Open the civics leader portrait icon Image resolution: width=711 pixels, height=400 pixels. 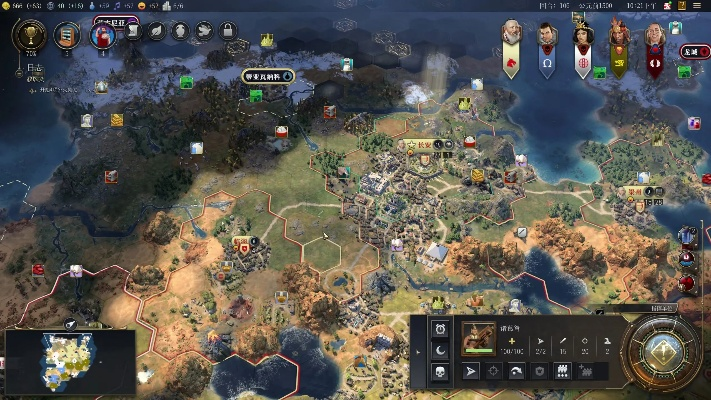[x=102, y=36]
